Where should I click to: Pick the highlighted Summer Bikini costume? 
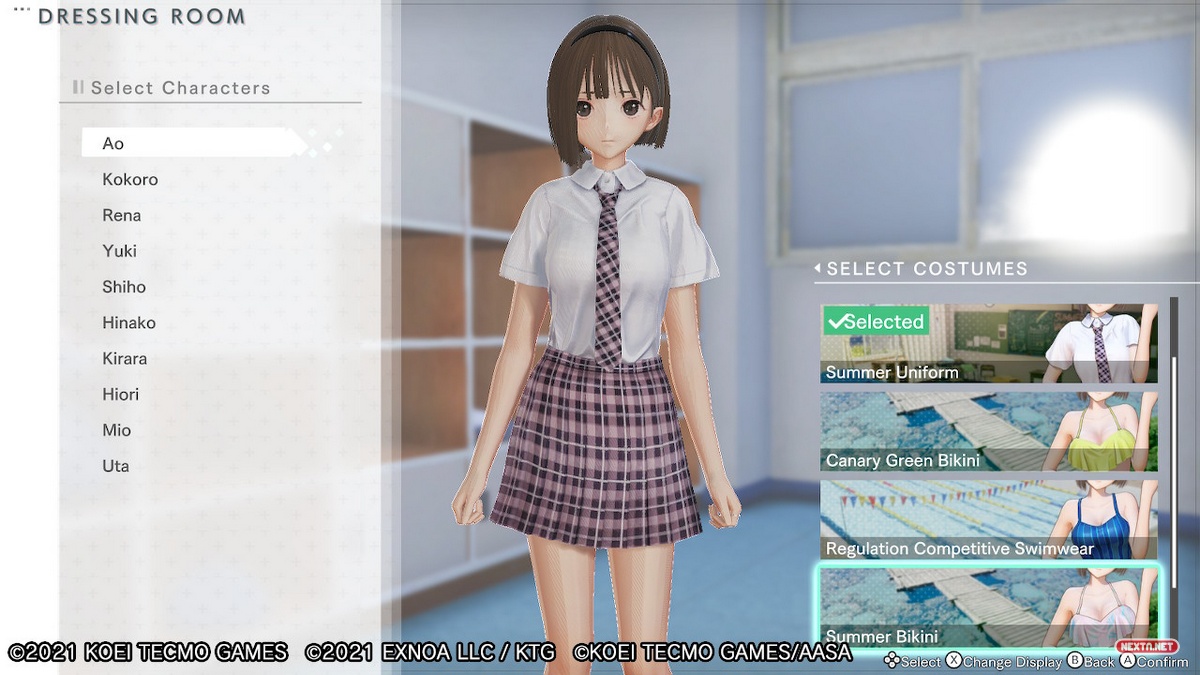tap(988, 606)
